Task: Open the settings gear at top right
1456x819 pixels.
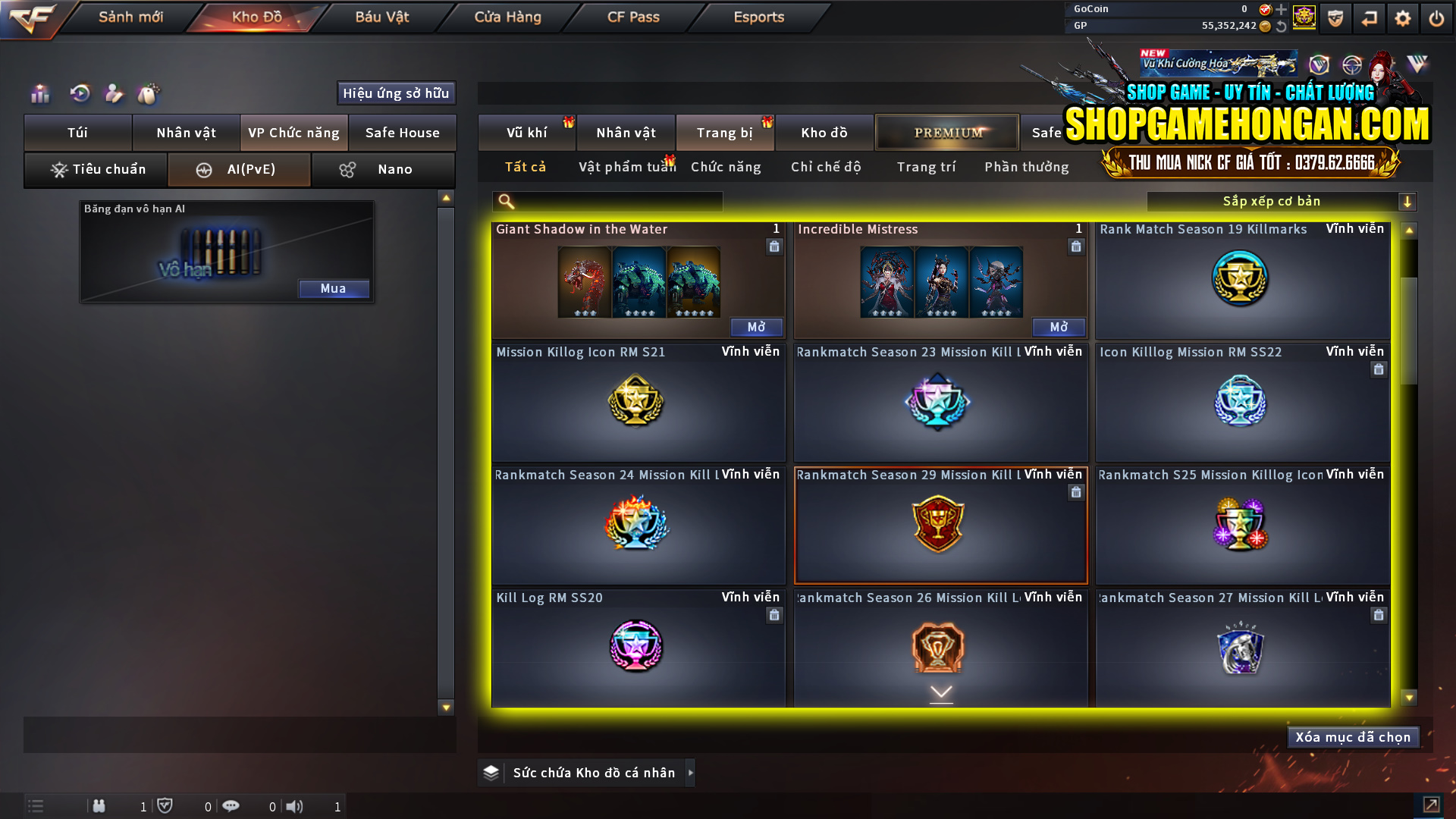Action: pyautogui.click(x=1404, y=18)
